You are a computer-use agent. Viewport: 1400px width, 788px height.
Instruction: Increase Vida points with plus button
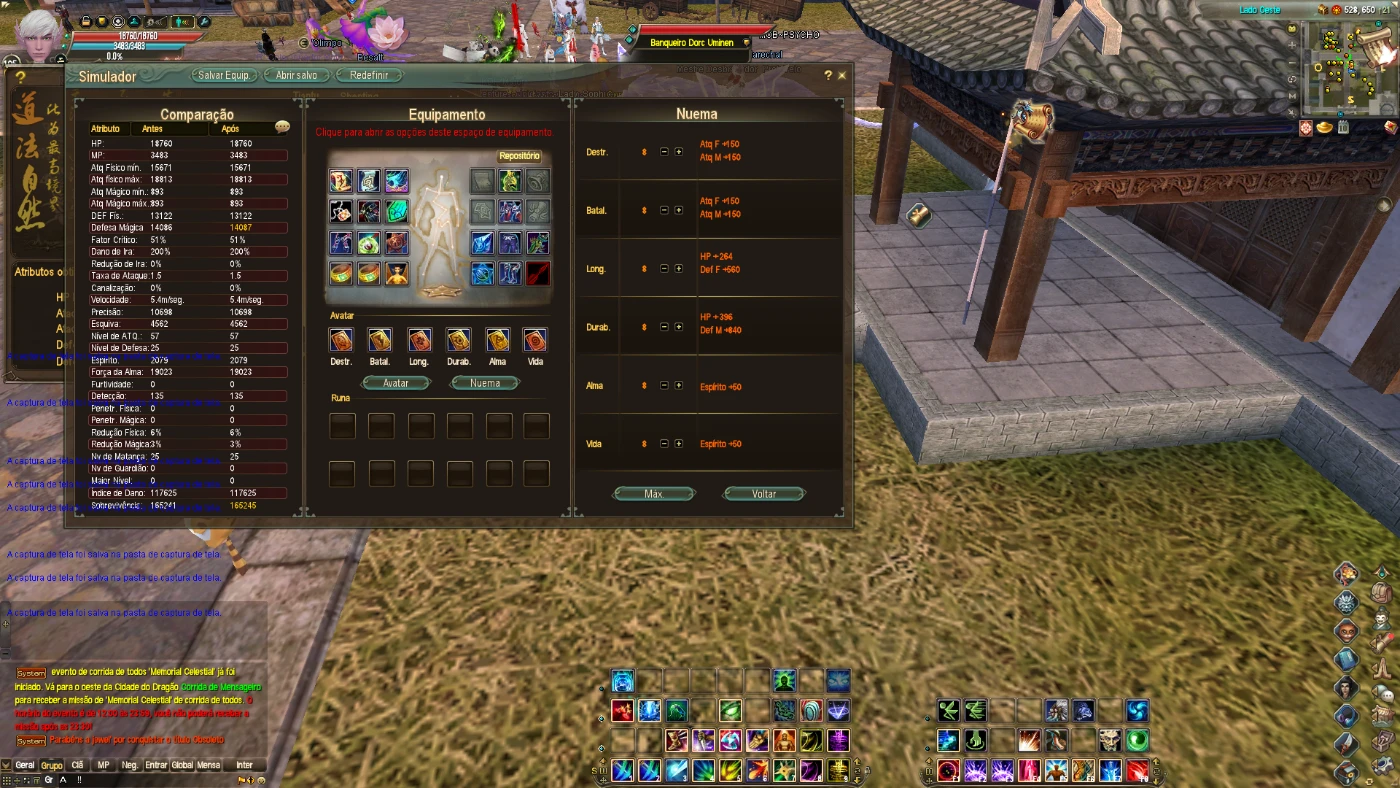678,443
